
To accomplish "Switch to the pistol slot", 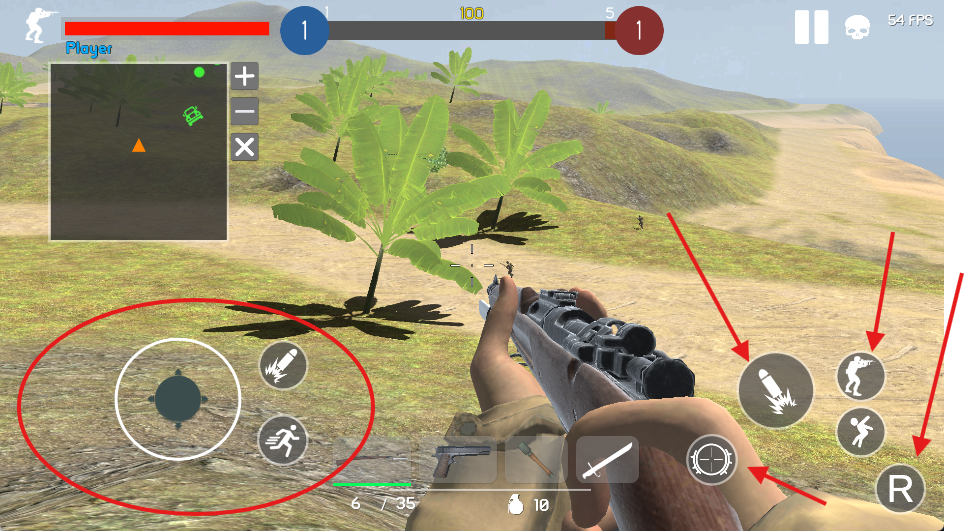I will point(462,461).
